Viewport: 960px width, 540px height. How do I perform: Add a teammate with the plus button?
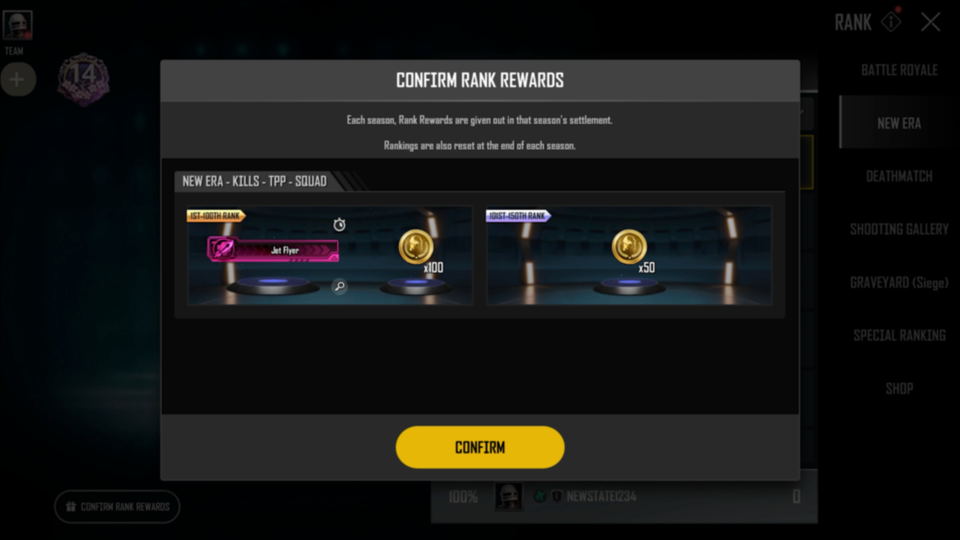(x=17, y=80)
